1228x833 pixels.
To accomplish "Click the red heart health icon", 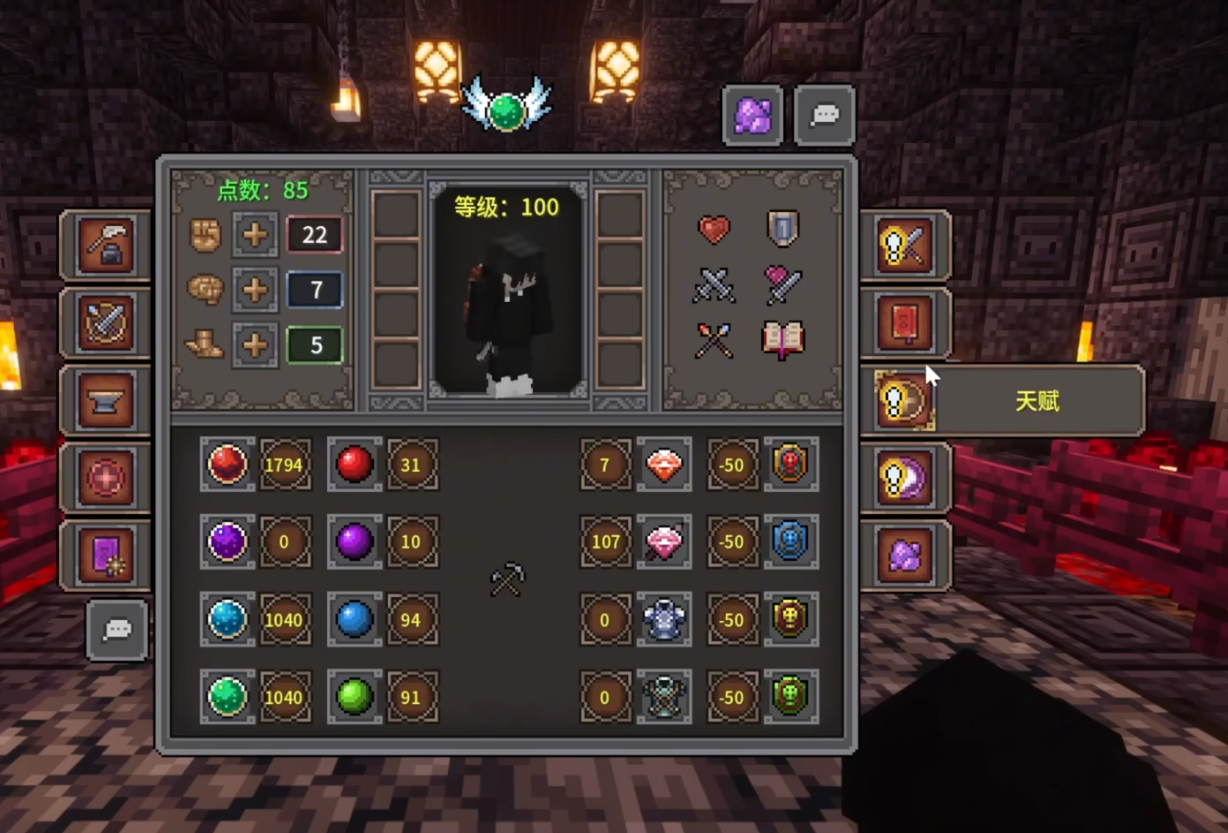I will 714,230.
